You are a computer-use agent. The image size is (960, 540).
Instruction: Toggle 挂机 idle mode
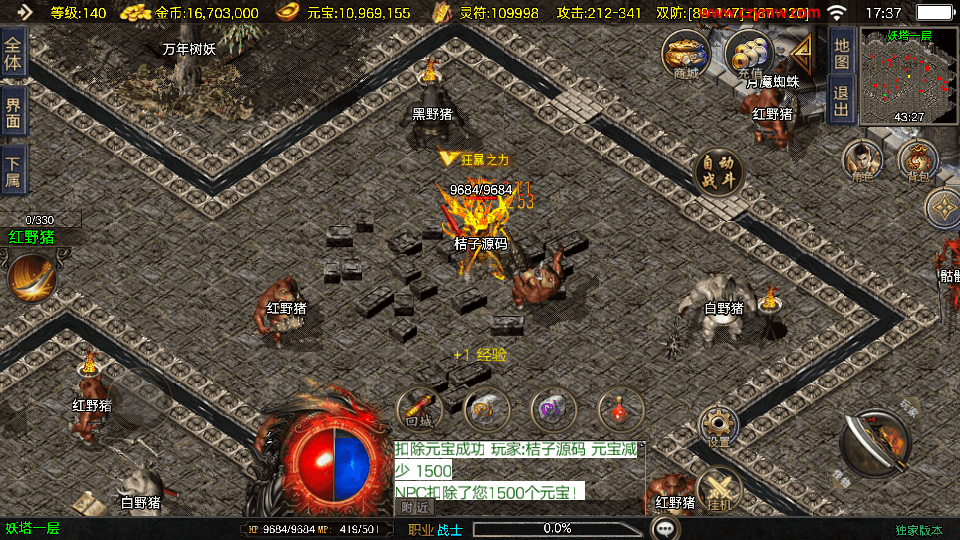tap(718, 490)
